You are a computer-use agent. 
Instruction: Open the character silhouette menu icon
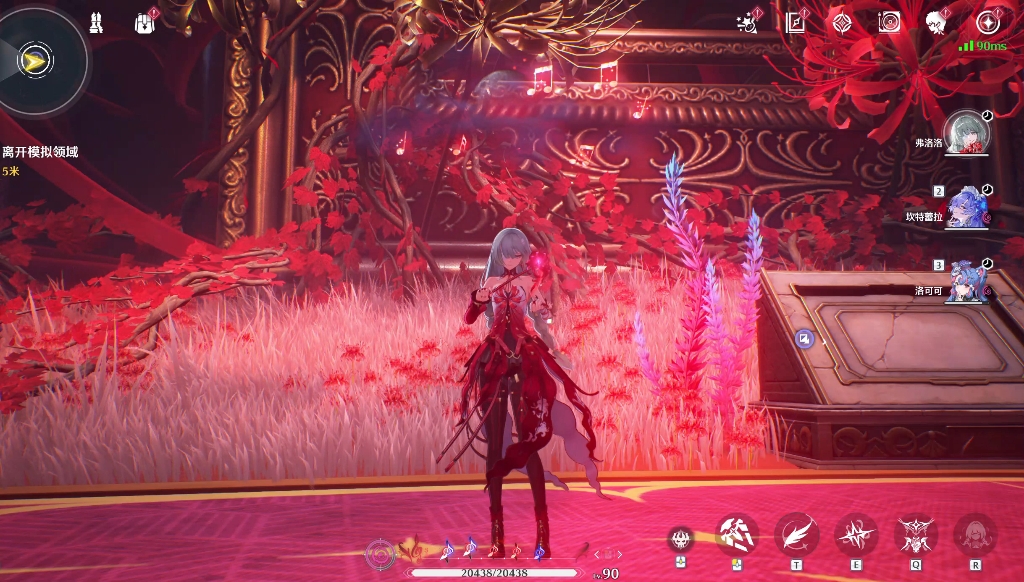coord(936,22)
